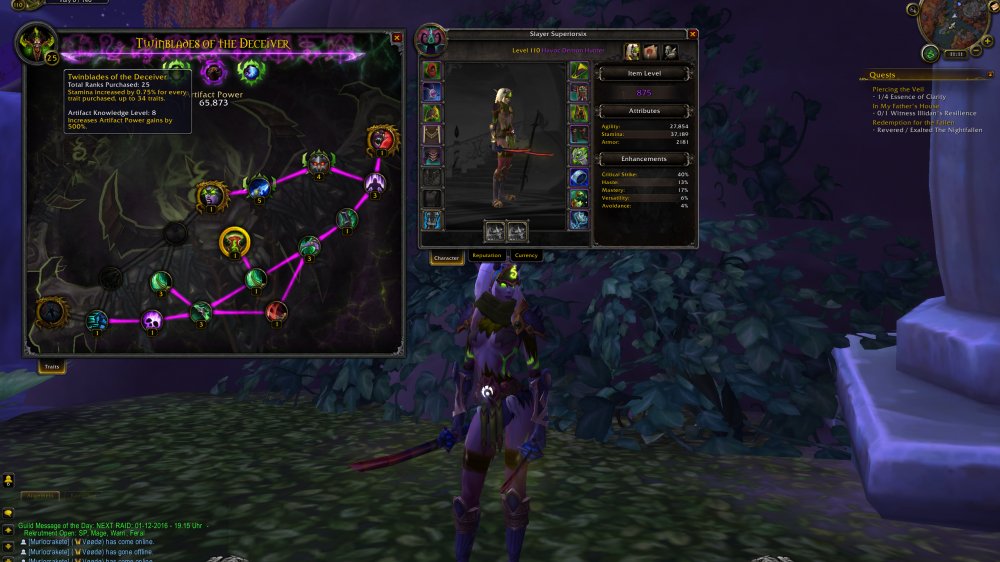
Task: Close the Twinblades of the Deceiver window
Action: 397,37
